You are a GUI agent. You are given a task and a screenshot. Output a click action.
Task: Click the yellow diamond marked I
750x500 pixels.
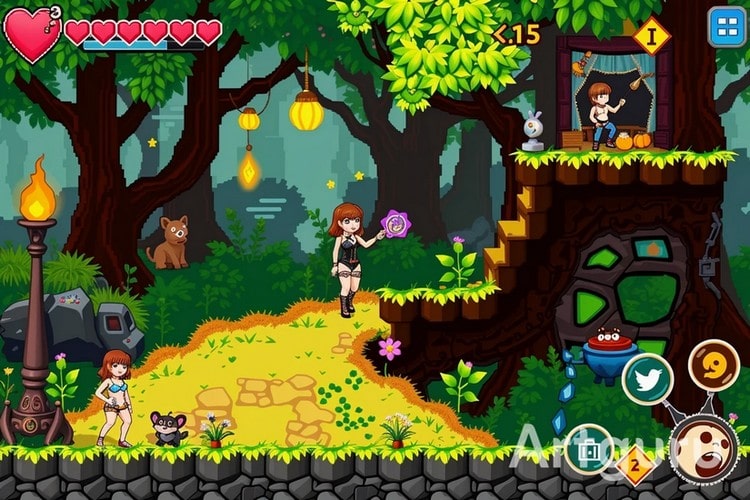click(x=651, y=36)
